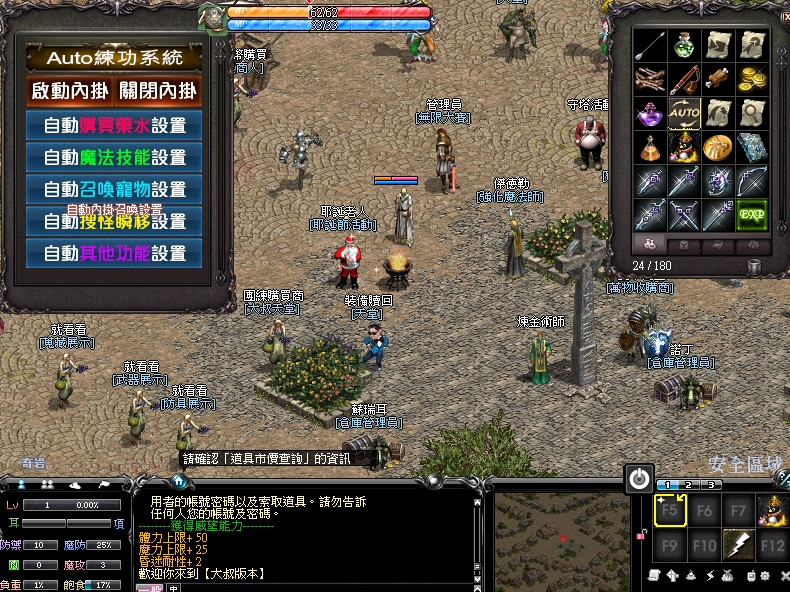This screenshot has height=592, width=790.
Task: Open 自動魔法技能設置 magic skill settings
Action: (x=114, y=157)
